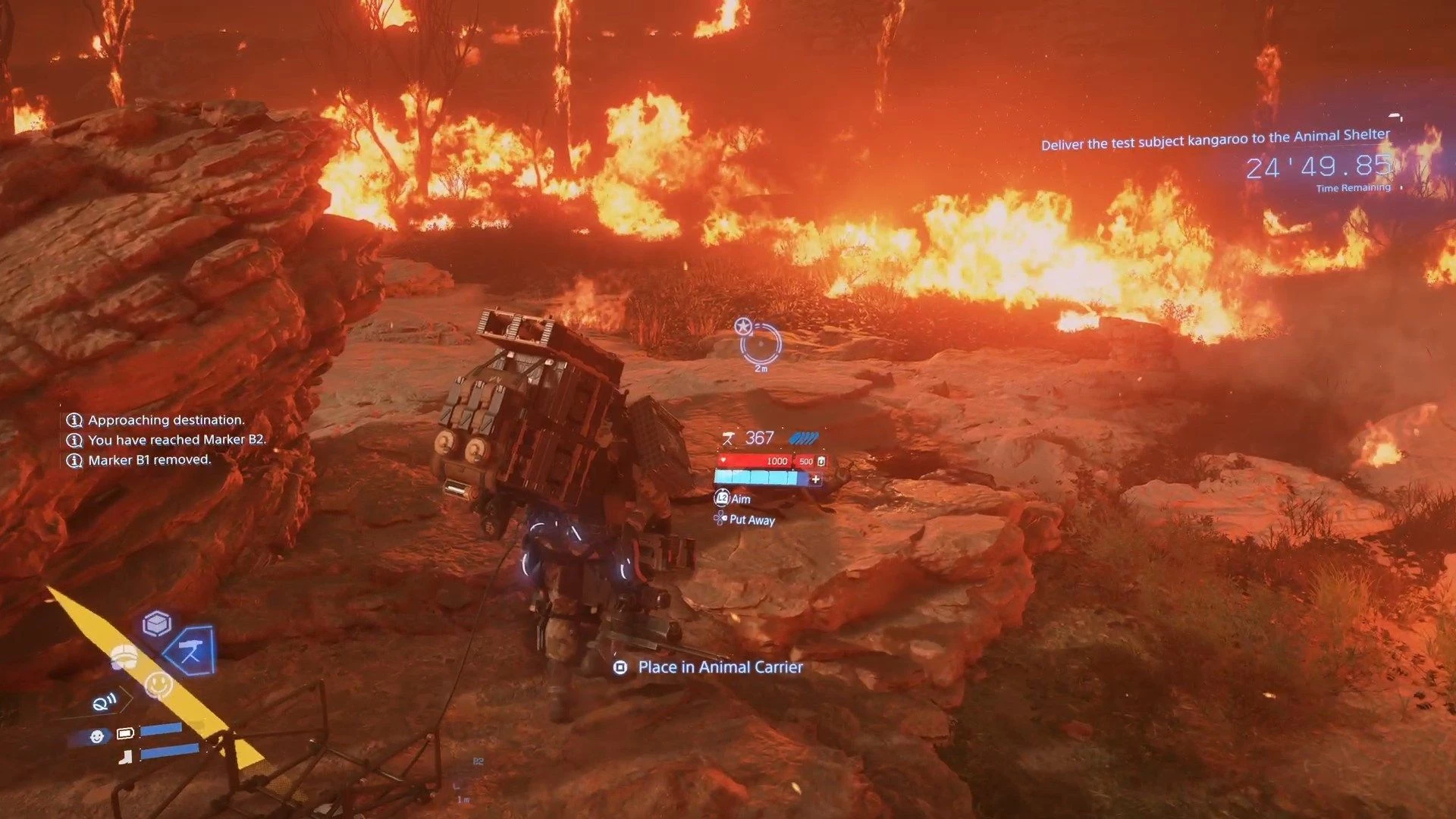Open the kangaroo delivery objective tracker
1456x819 pixels.
pos(1215,140)
